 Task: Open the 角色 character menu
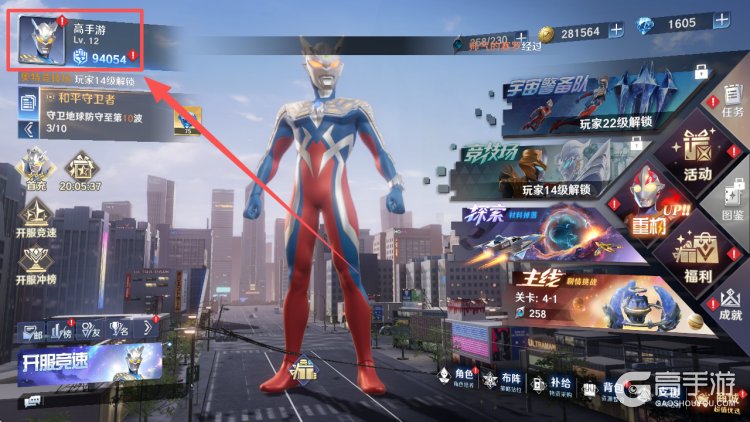pos(450,378)
